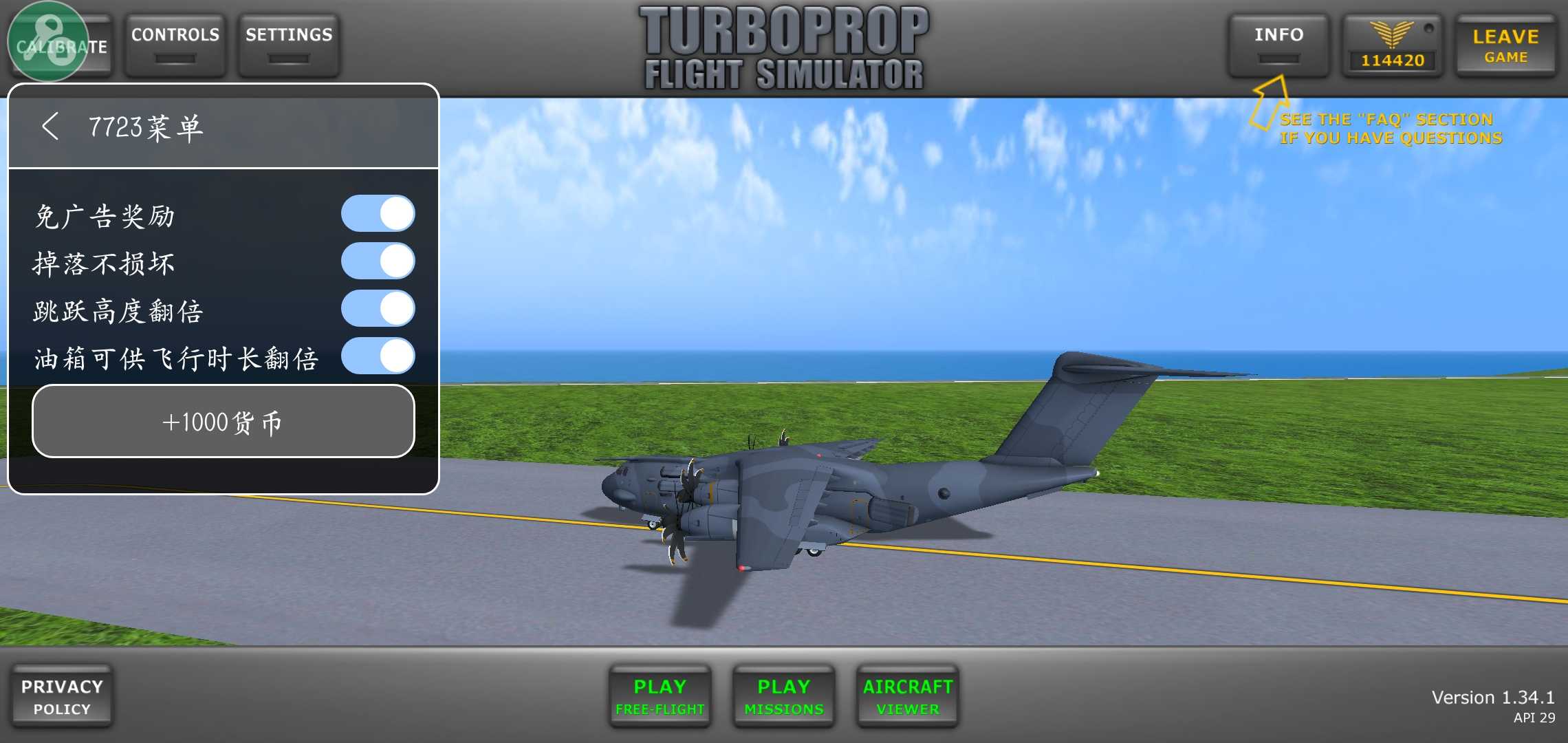Open the INFO section
This screenshot has height=743, width=1568.
coord(1278,44)
